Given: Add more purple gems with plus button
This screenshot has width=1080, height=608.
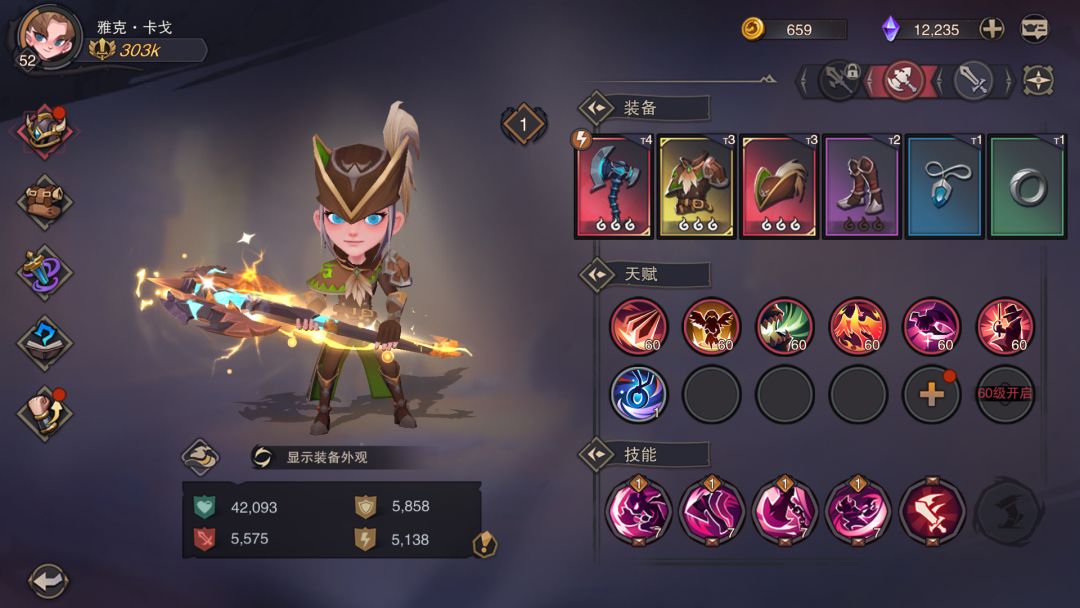Looking at the screenshot, I should 991,29.
